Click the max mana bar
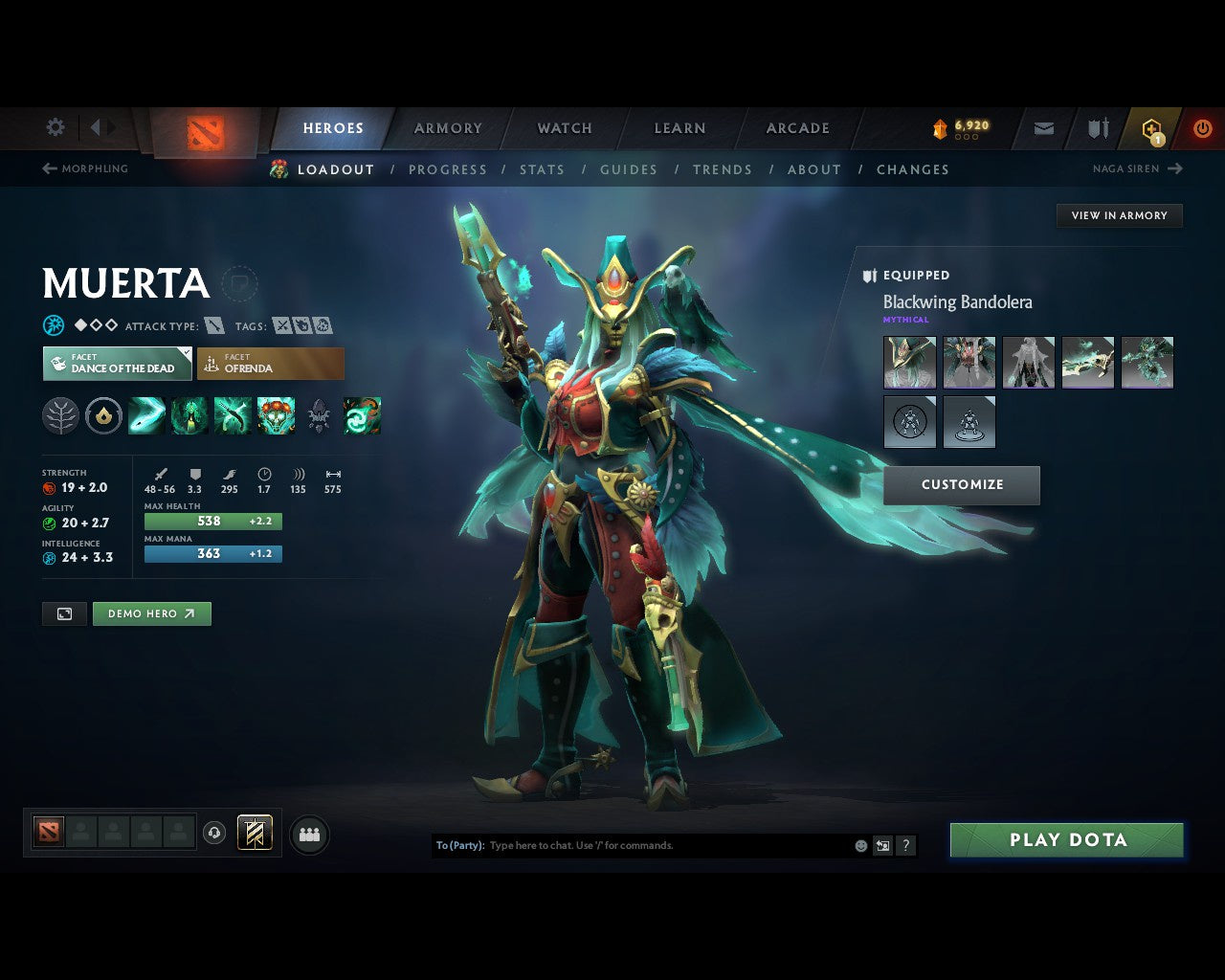The width and height of the screenshot is (1225, 980). 212,553
